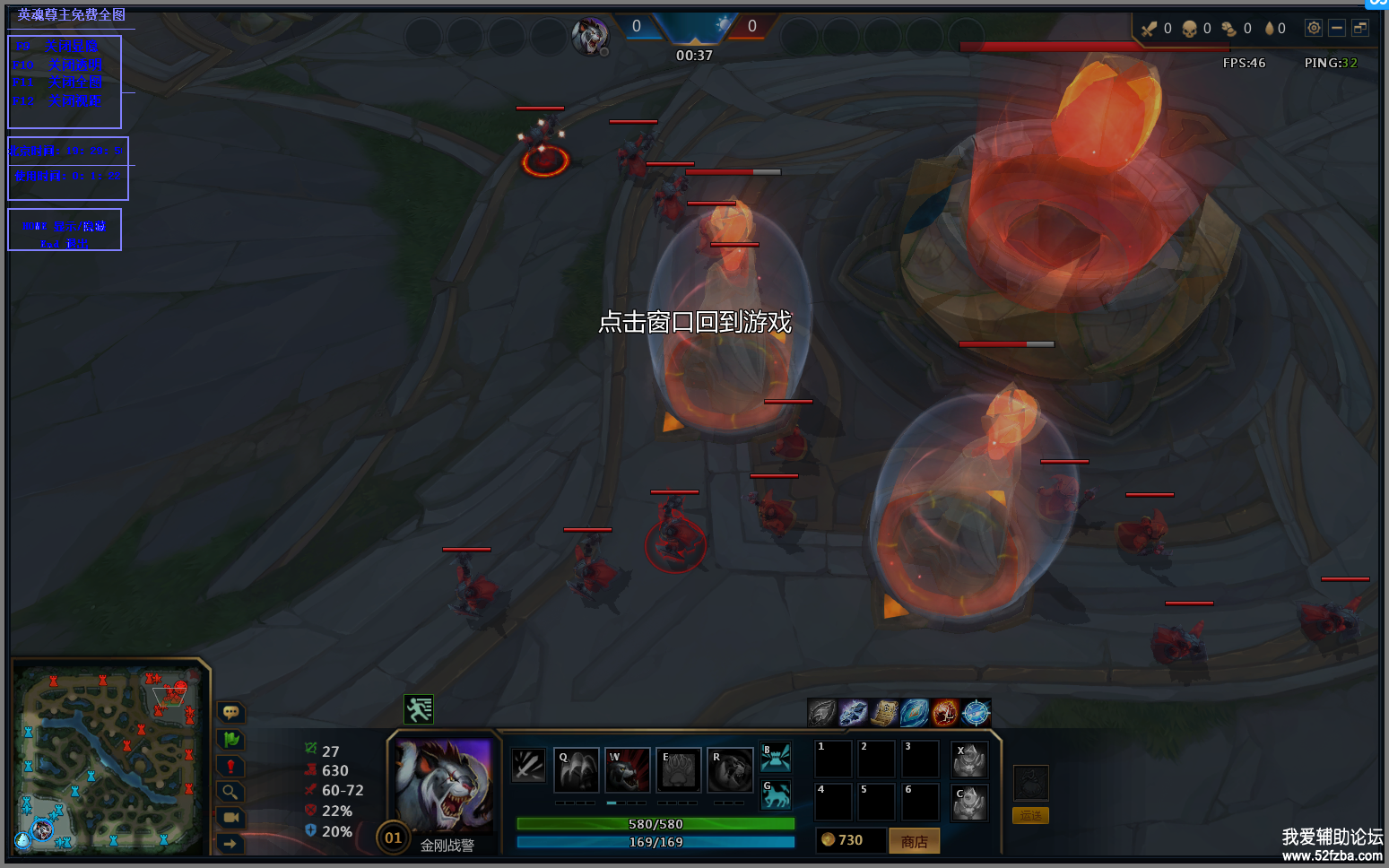Use the E paw print ability
1389x868 pixels.
coord(678,769)
